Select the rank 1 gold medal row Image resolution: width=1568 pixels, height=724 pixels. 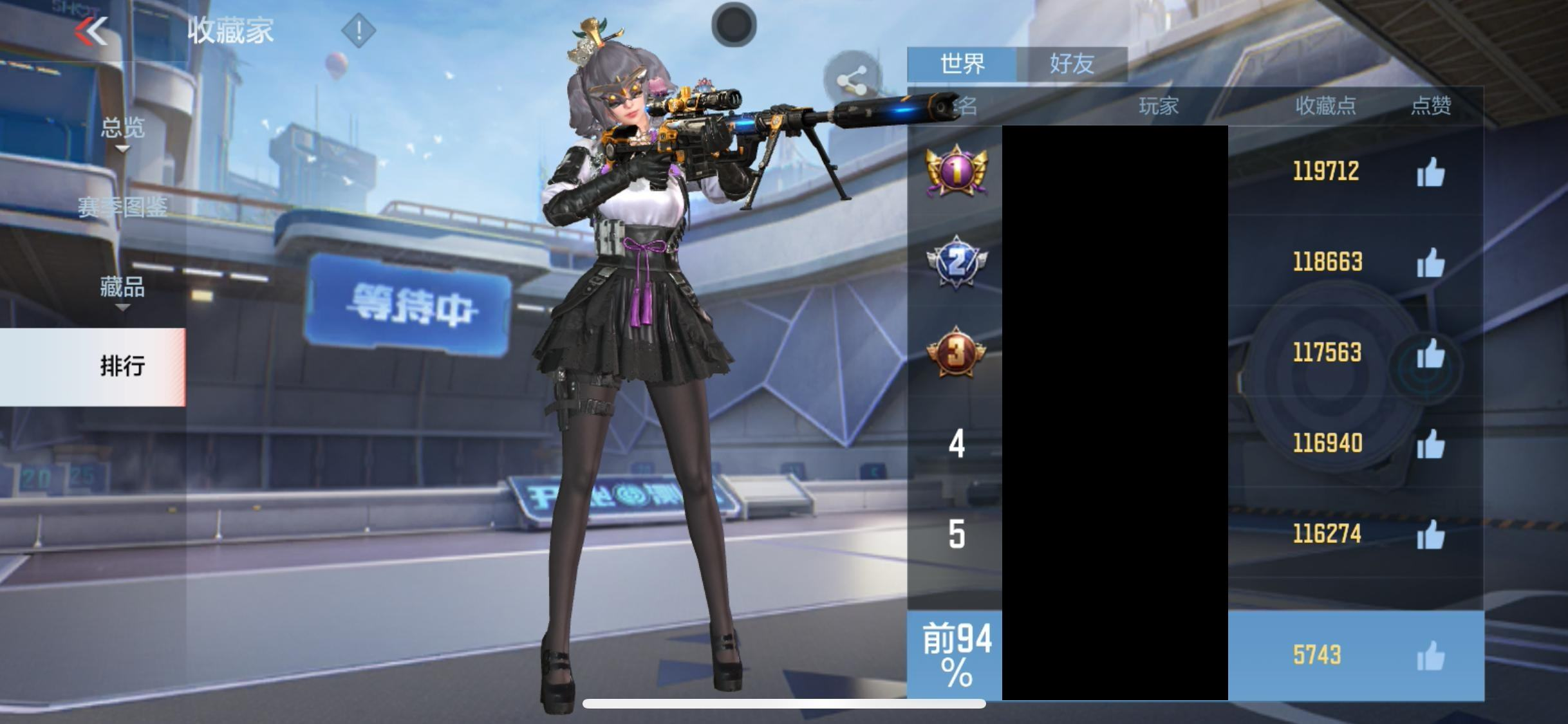click(956, 171)
